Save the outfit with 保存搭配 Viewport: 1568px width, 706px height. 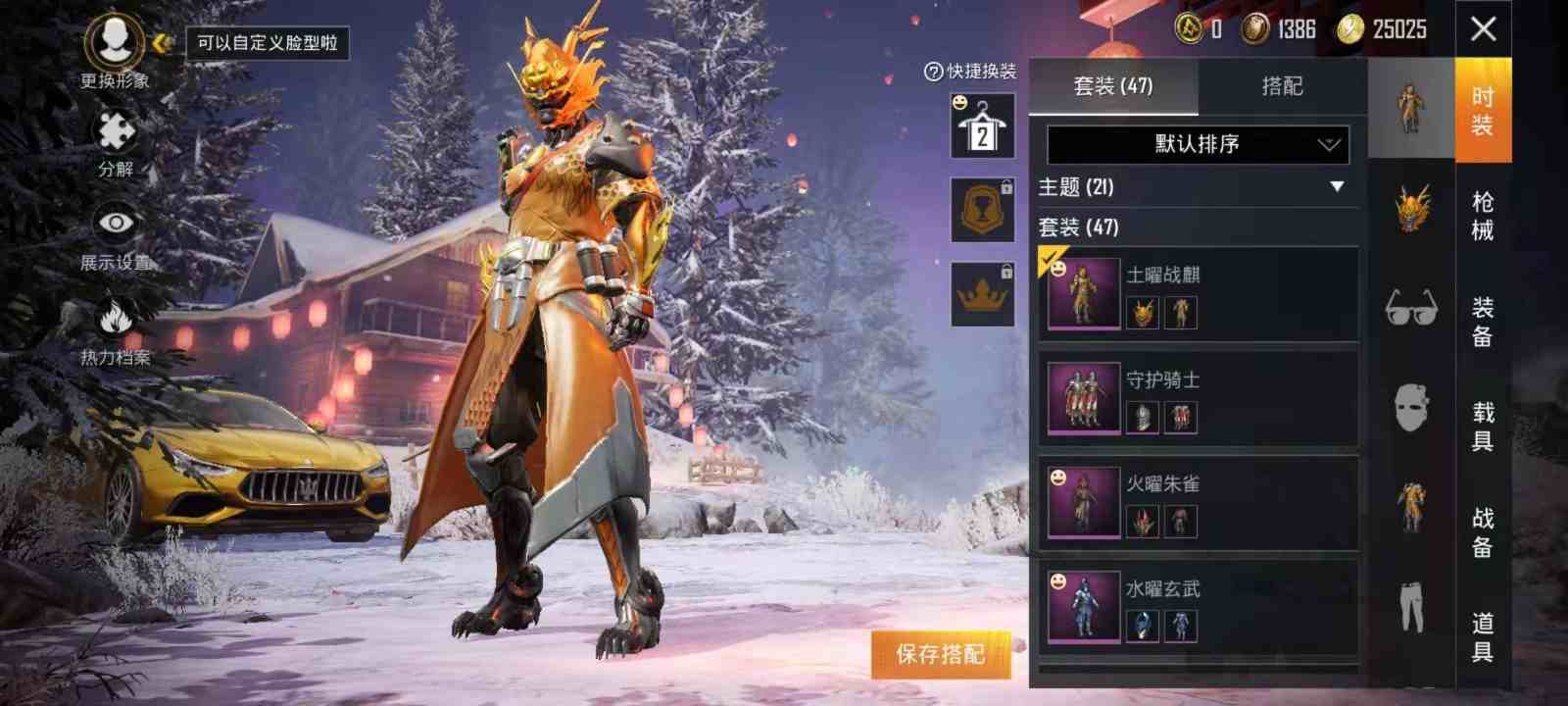(940, 654)
